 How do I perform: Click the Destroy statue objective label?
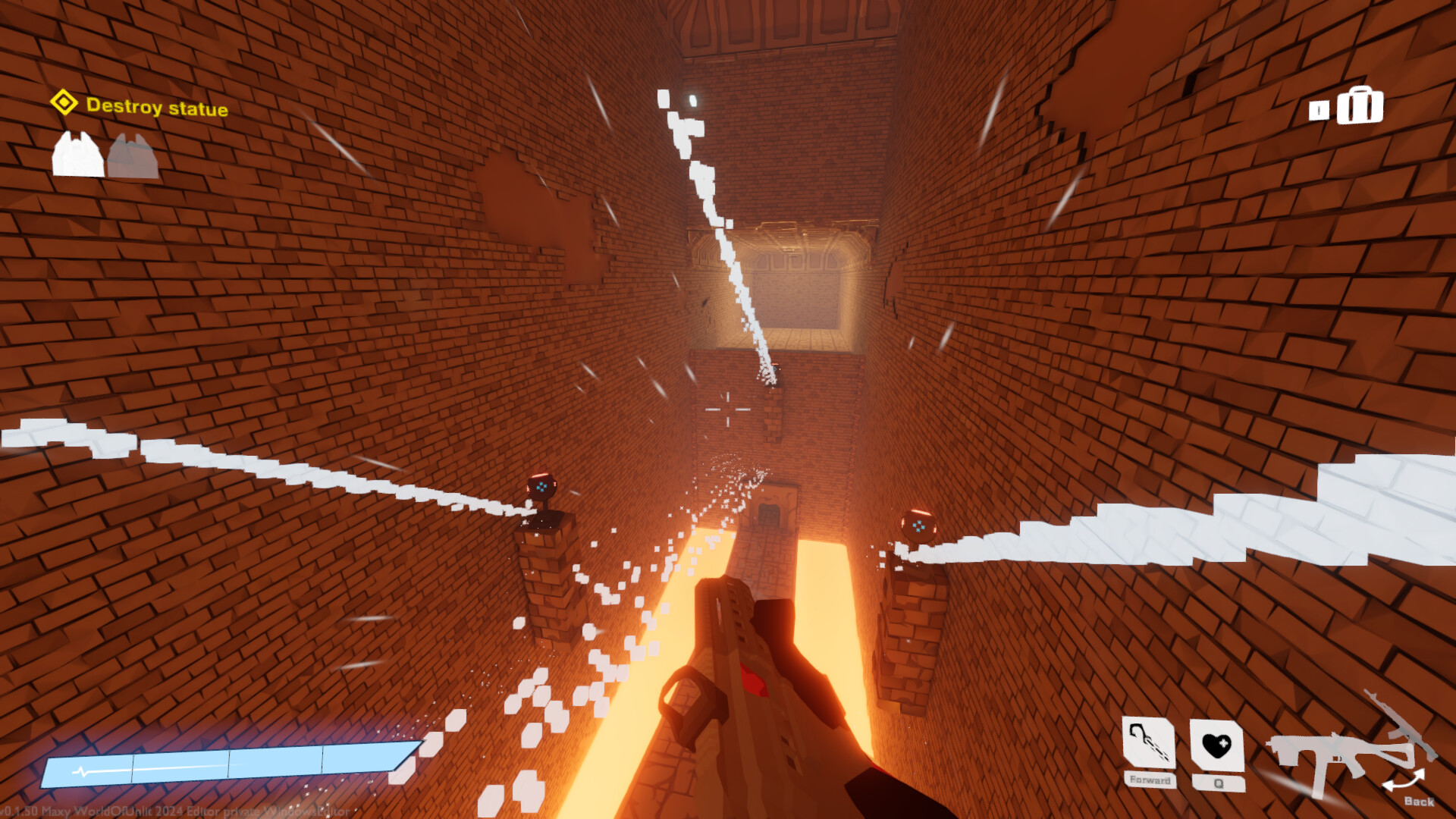(x=158, y=108)
